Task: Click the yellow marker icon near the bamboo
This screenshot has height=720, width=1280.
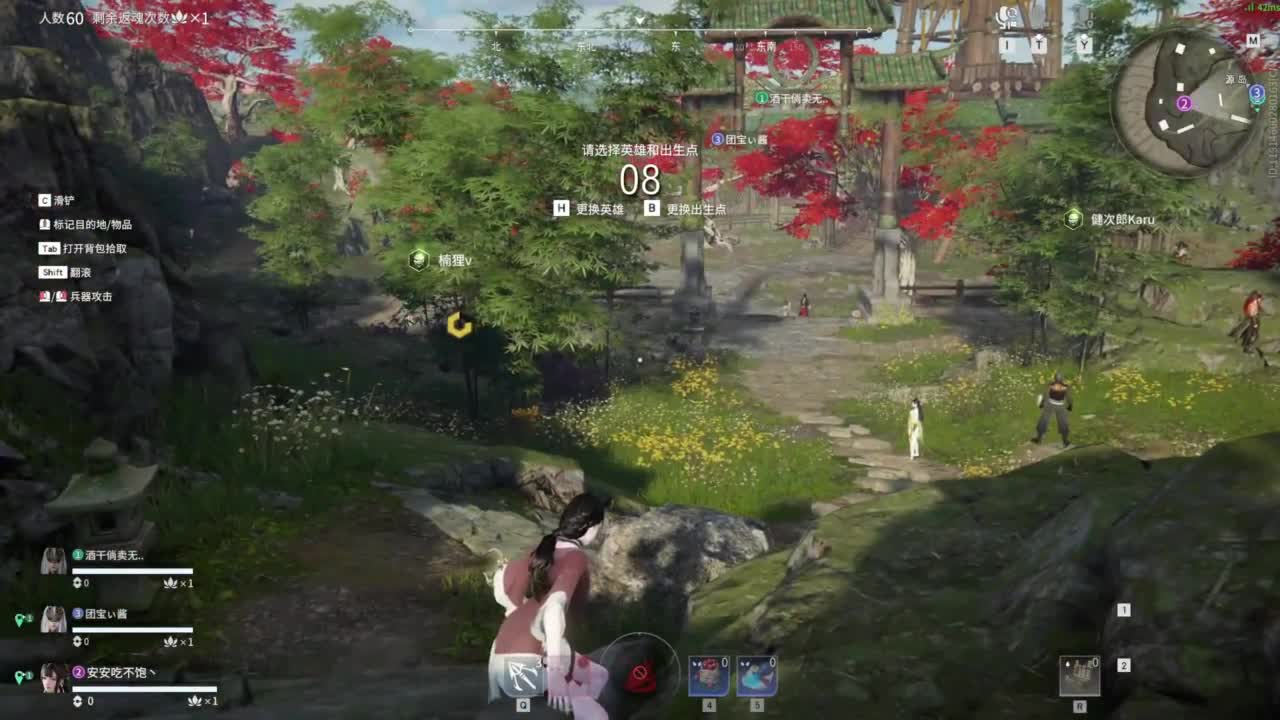Action: point(461,325)
